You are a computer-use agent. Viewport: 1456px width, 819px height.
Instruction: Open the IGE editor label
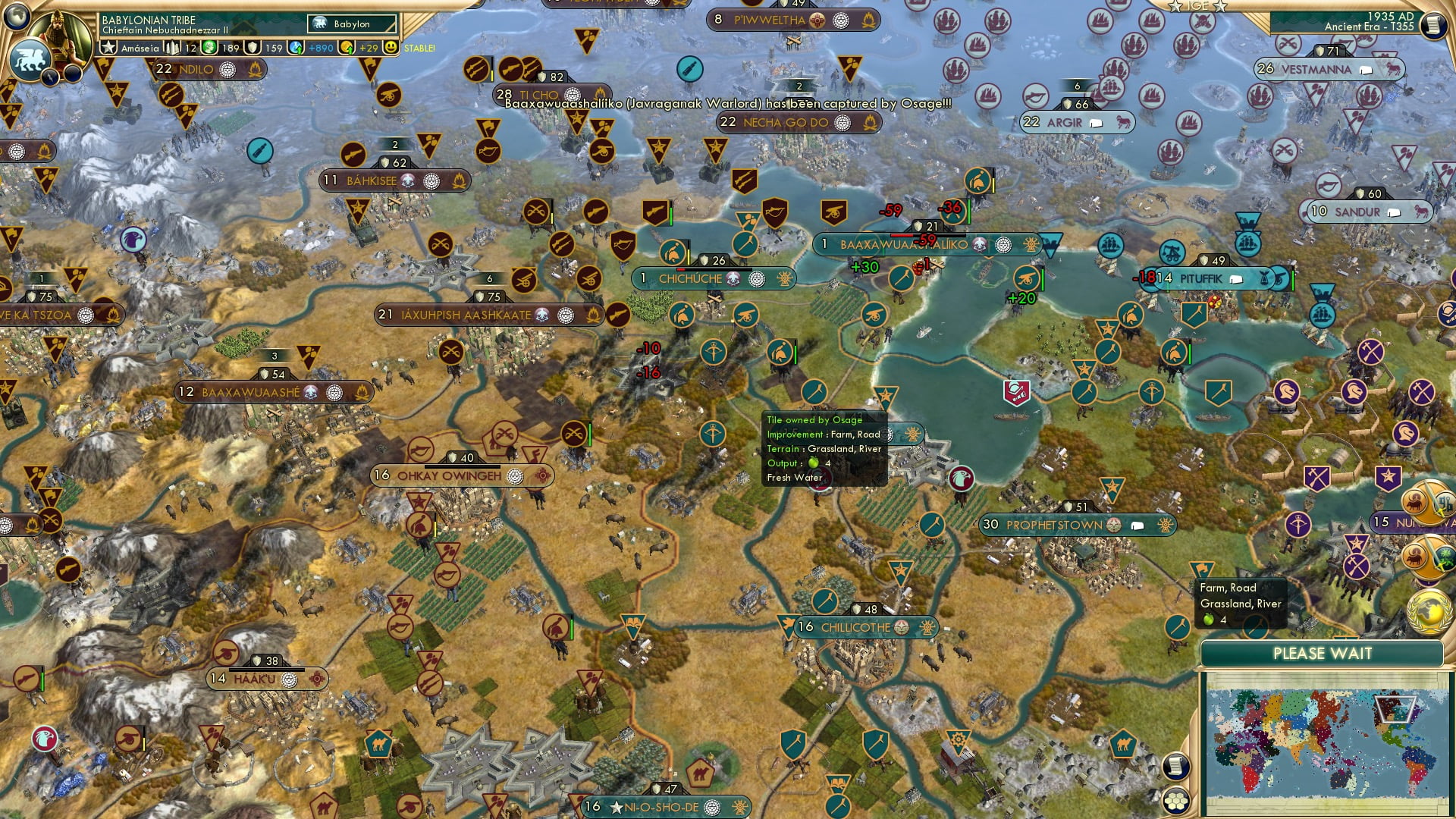pyautogui.click(x=1197, y=6)
